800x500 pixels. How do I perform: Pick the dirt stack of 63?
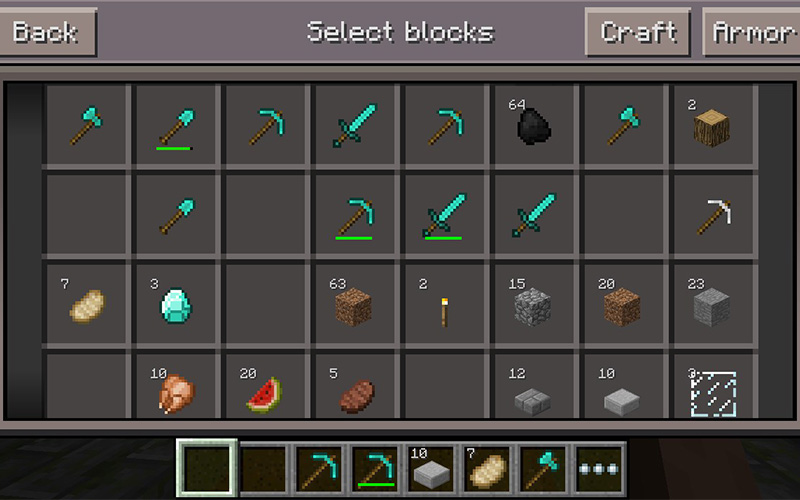tap(354, 304)
